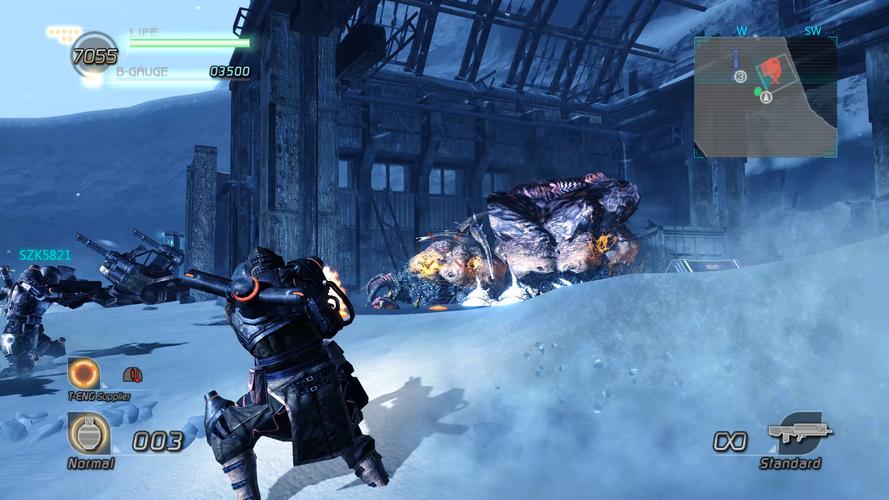This screenshot has height=500, width=889.
Task: Choose the Normal grenade icon
Action: tap(89, 434)
